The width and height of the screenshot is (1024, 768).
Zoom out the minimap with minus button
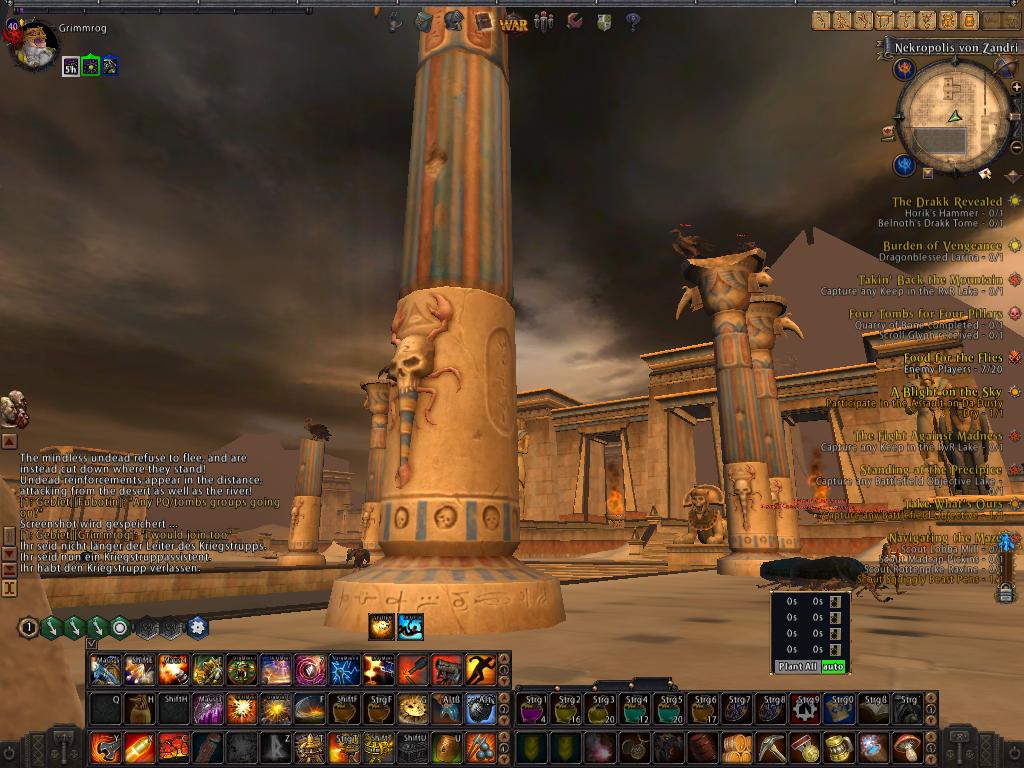click(x=1016, y=147)
